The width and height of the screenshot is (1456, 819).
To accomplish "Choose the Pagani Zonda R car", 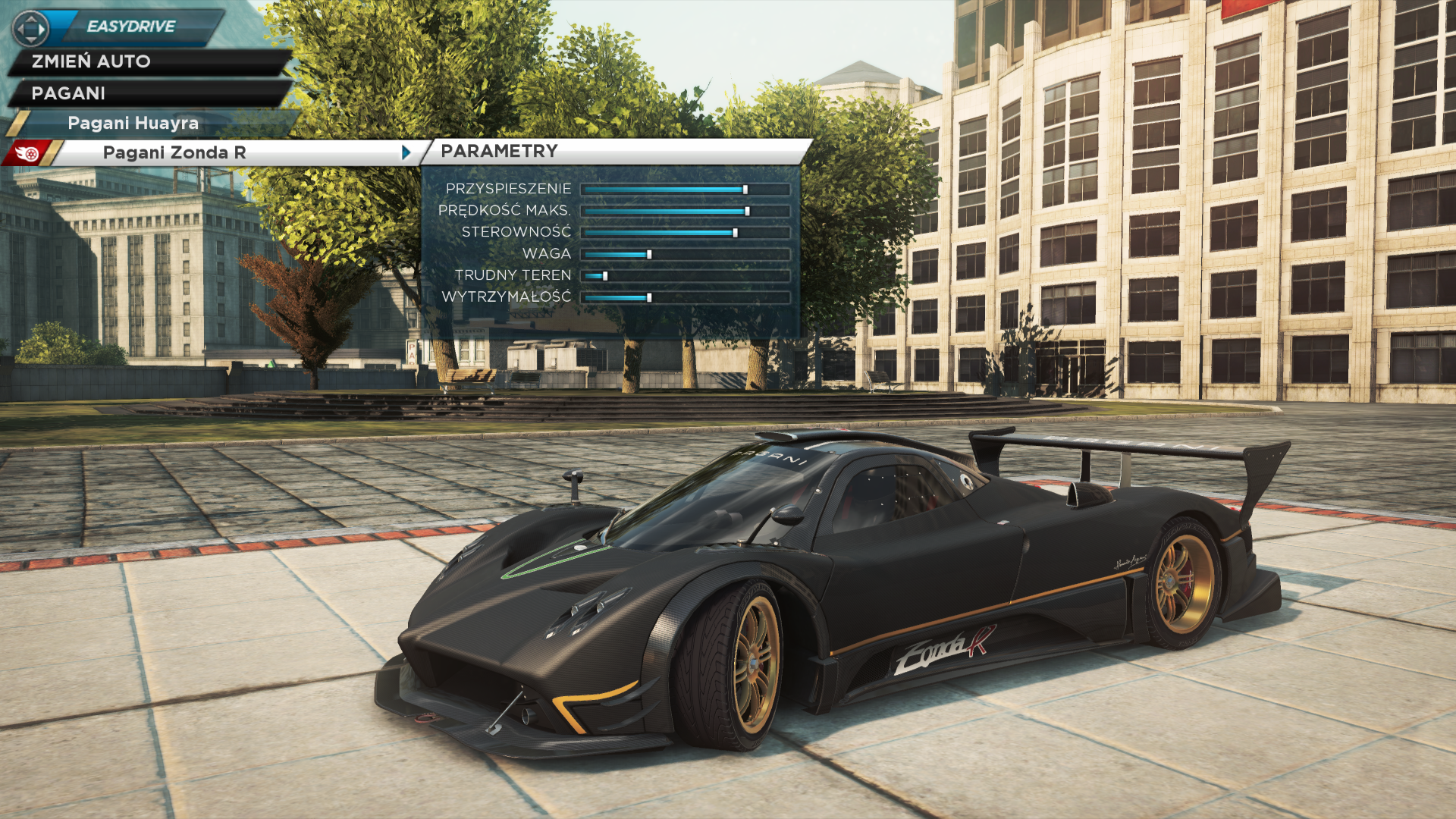I will (174, 152).
